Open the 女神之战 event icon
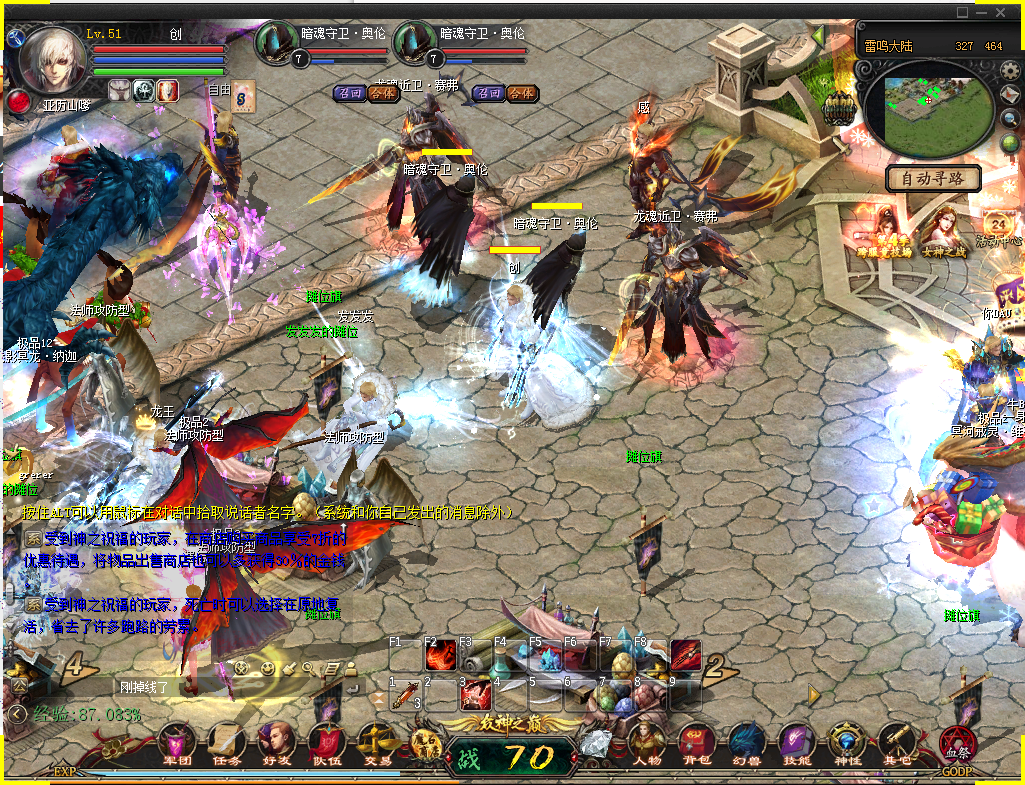The width and height of the screenshot is (1025, 785). (940, 230)
